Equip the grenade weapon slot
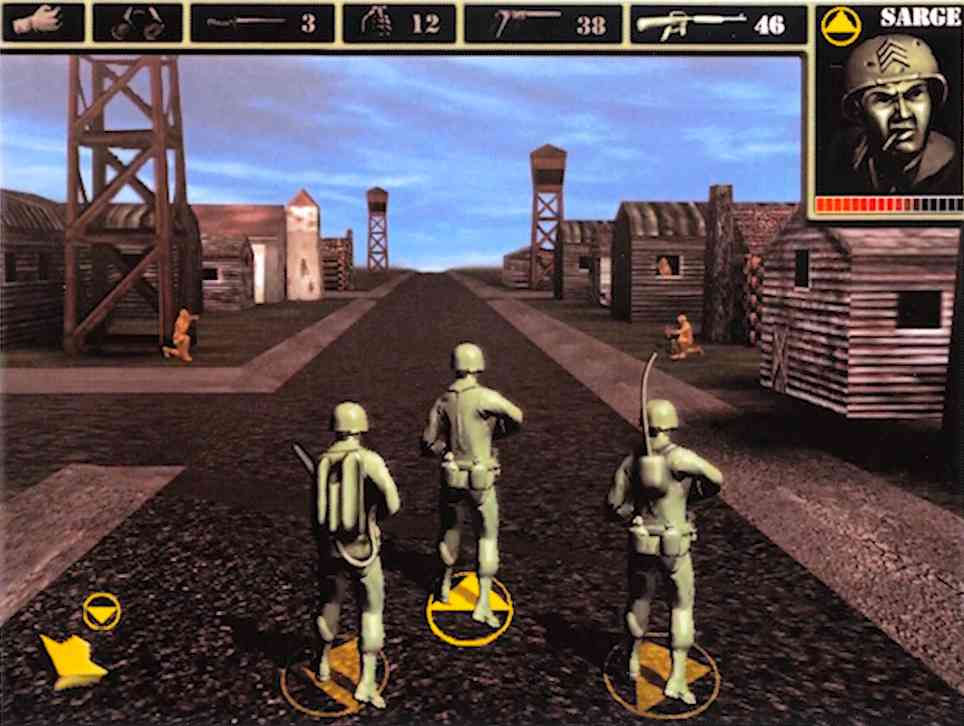The width and height of the screenshot is (964, 726). pos(398,23)
